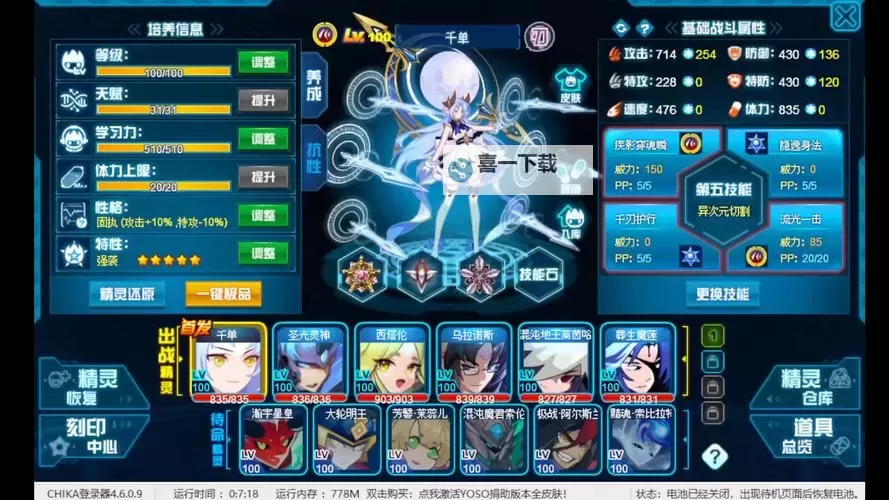The width and height of the screenshot is (889, 500).
Task: Choose the 乌拉诺斯 spirit in the lineup
Action: click(x=474, y=362)
